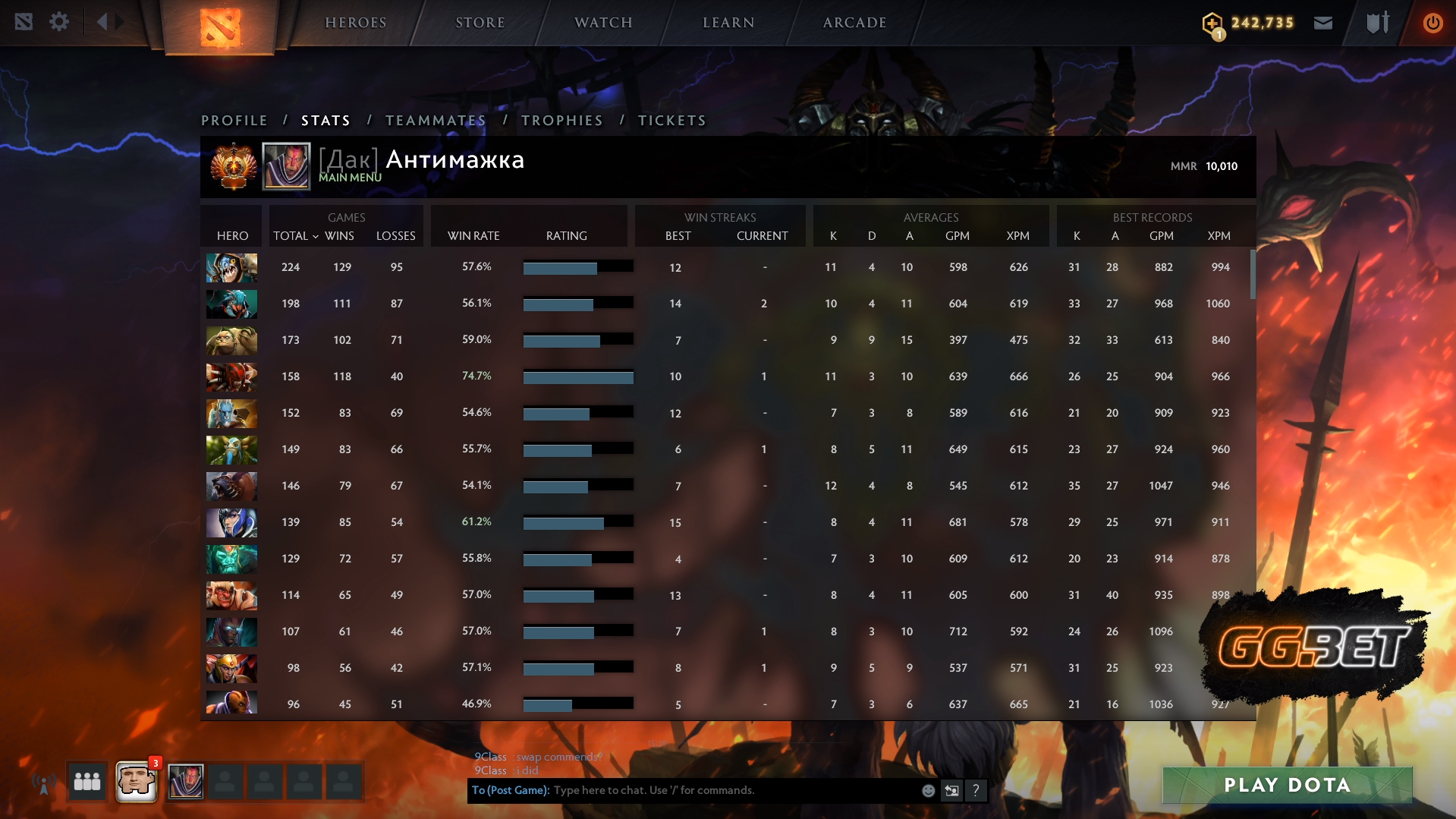This screenshot has width=1456, height=819.
Task: Open the mail inbox envelope icon
Action: click(1323, 22)
